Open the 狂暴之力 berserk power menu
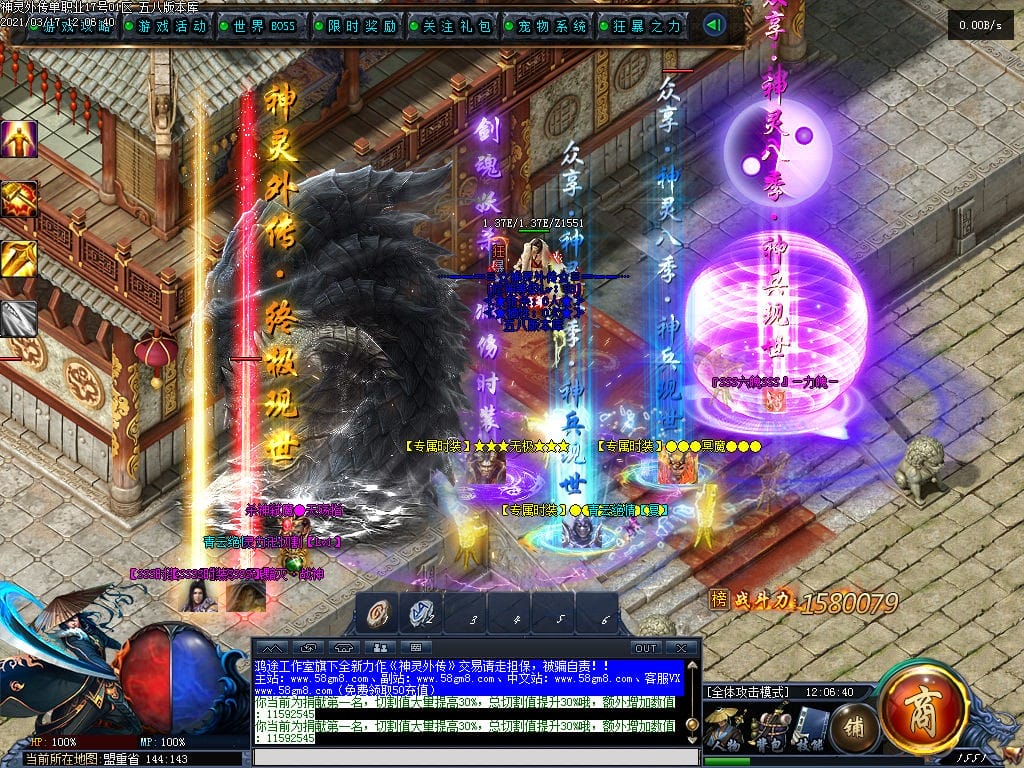 click(645, 26)
